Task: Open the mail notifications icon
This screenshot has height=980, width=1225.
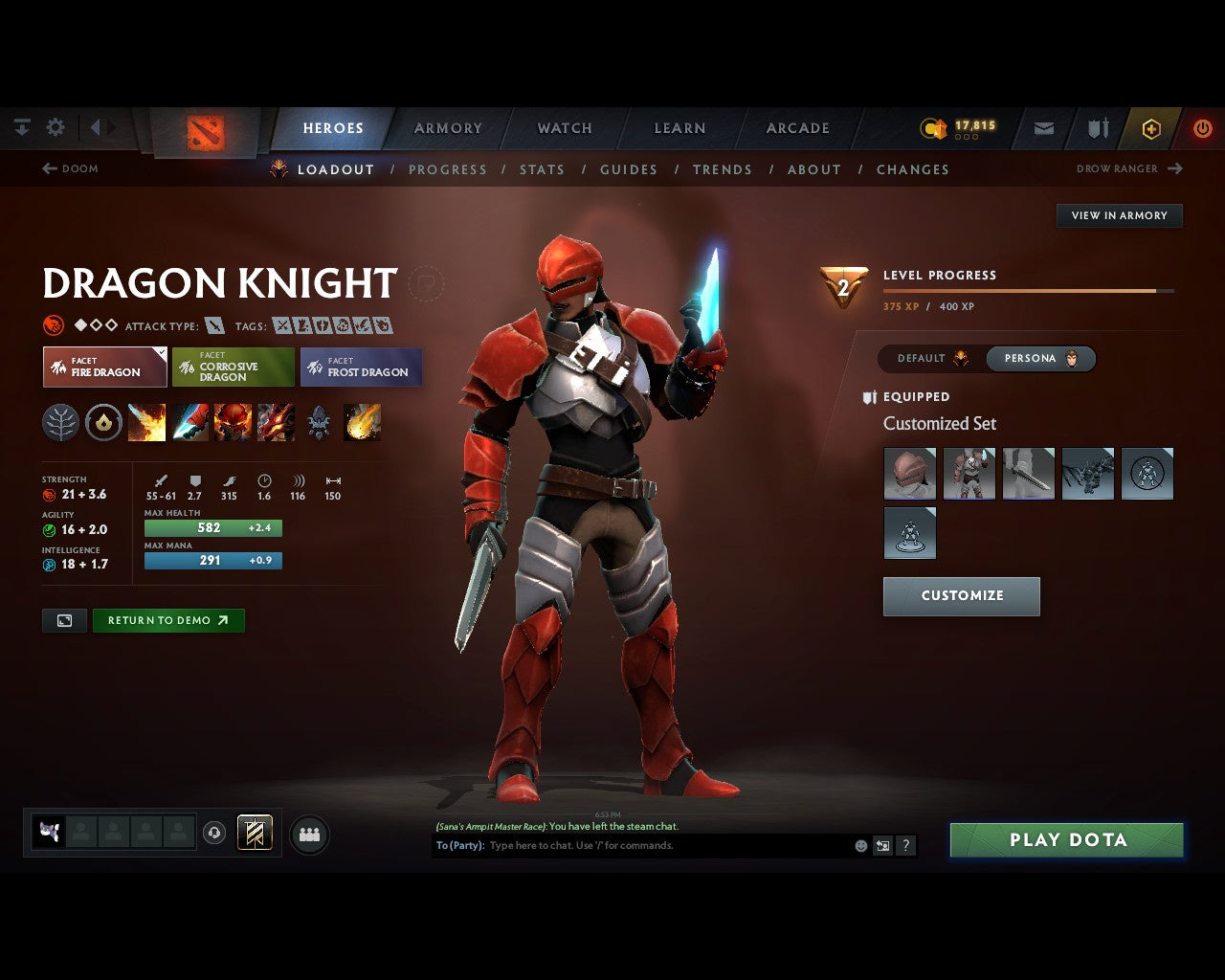Action: click(1043, 127)
